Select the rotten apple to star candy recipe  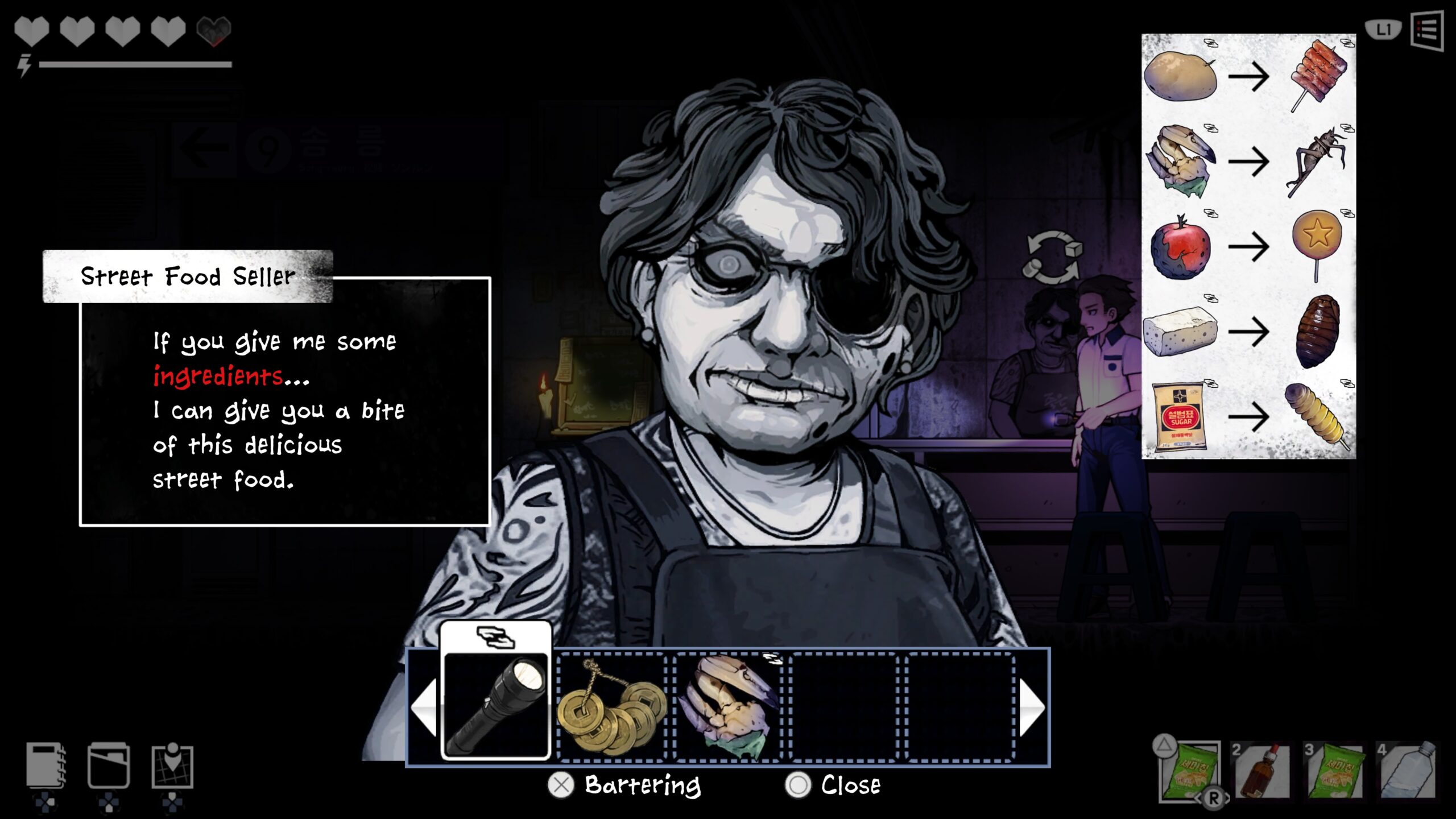[x=1248, y=247]
